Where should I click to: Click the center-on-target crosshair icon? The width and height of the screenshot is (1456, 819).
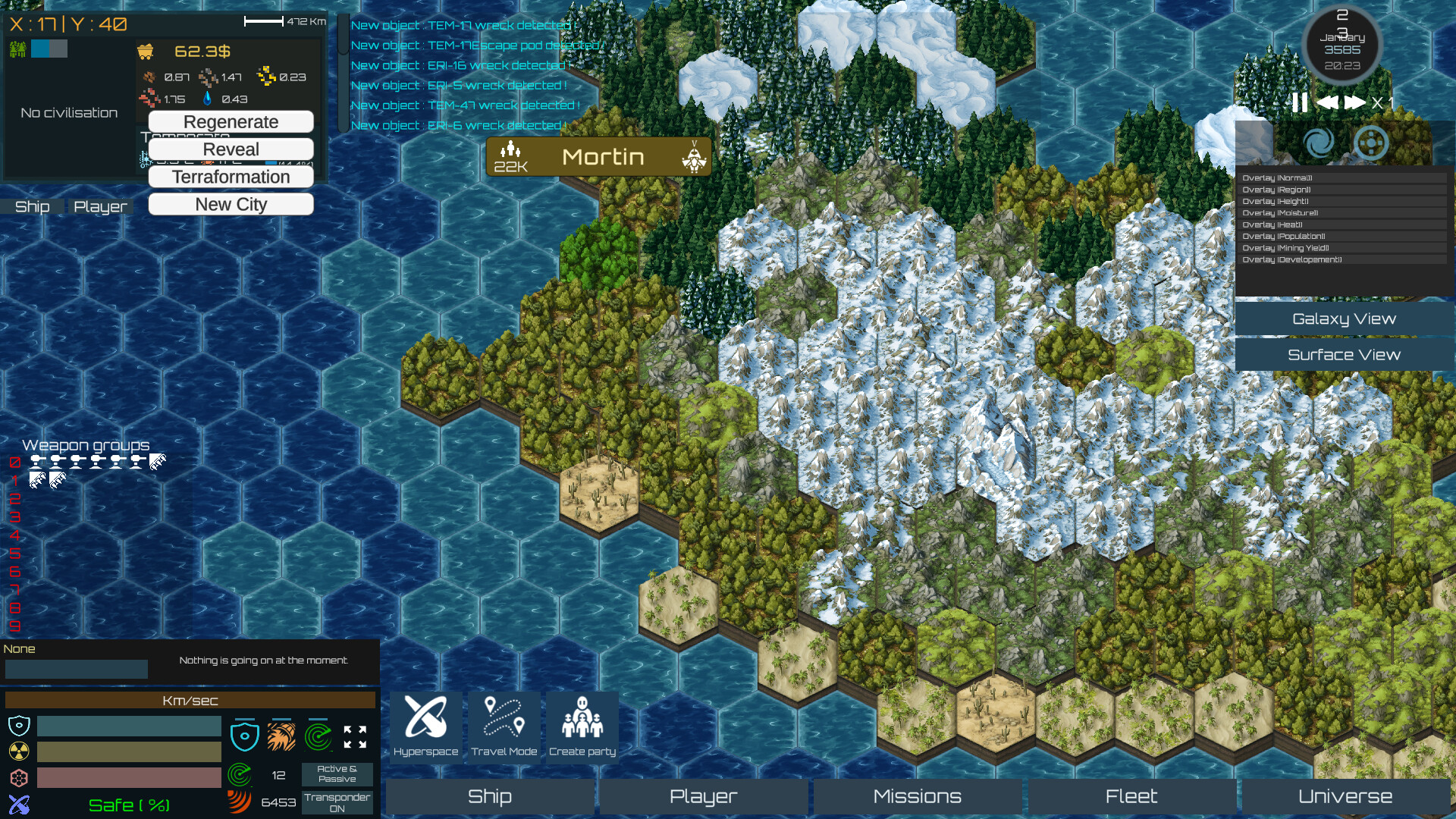[x=1371, y=143]
